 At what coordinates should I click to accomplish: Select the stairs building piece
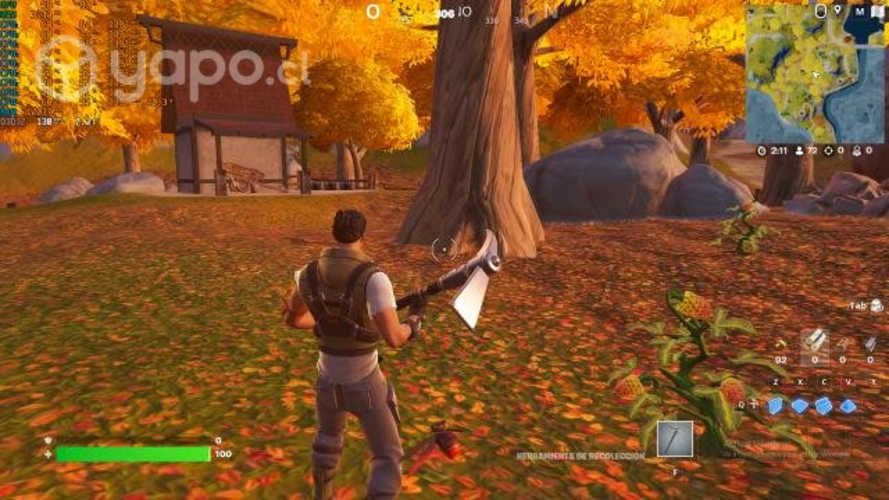click(x=824, y=405)
